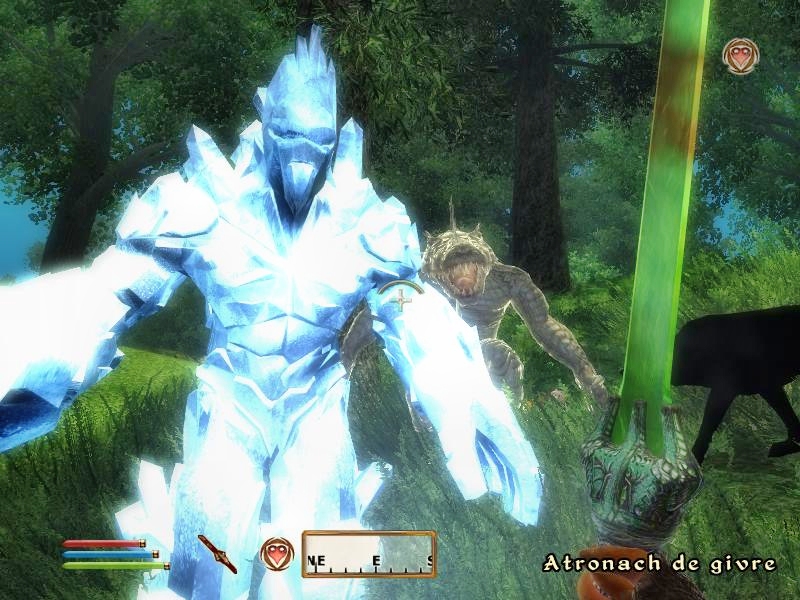Click the compass direction bar
This screenshot has height=600, width=800.
tap(369, 554)
